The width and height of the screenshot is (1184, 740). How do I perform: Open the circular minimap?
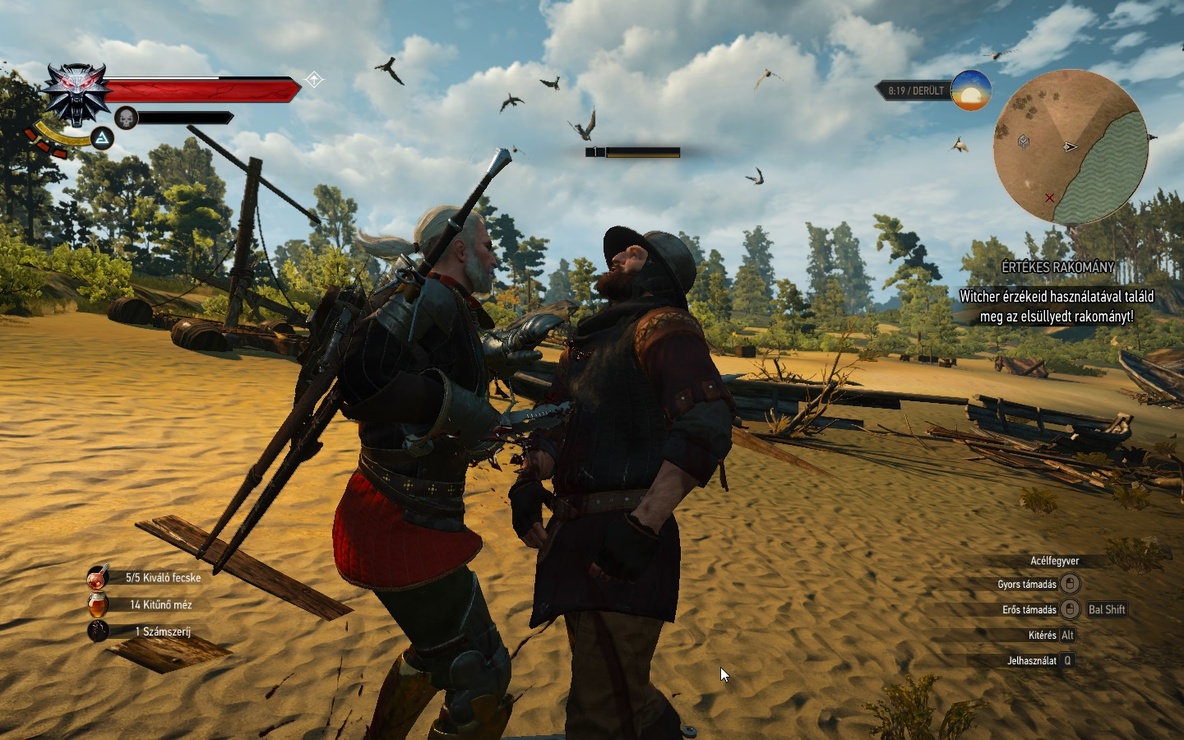(x=1069, y=147)
